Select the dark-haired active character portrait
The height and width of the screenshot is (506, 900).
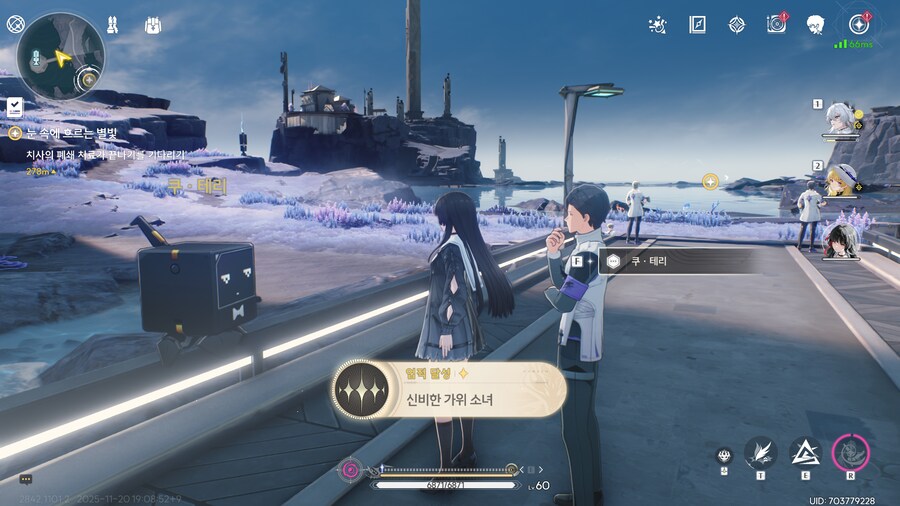tap(841, 241)
